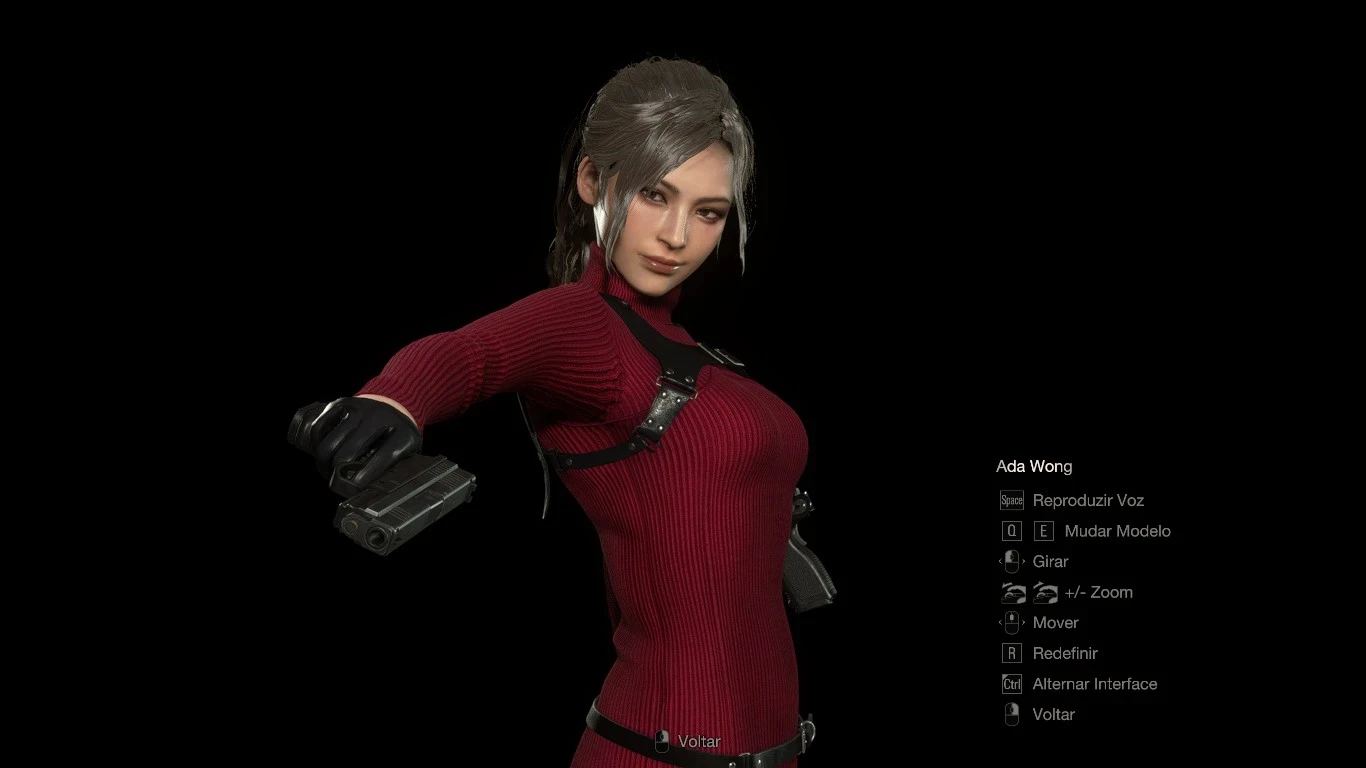This screenshot has height=768, width=1366.
Task: Click the Girar control label
Action: (1050, 561)
